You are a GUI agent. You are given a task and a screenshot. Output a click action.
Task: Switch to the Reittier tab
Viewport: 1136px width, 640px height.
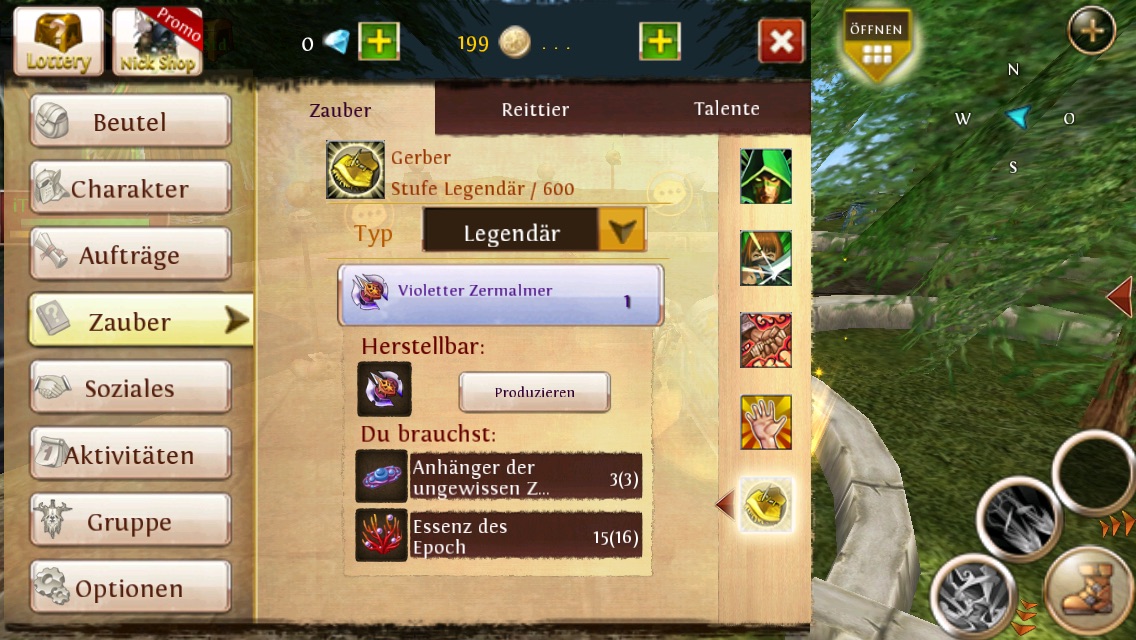[535, 109]
